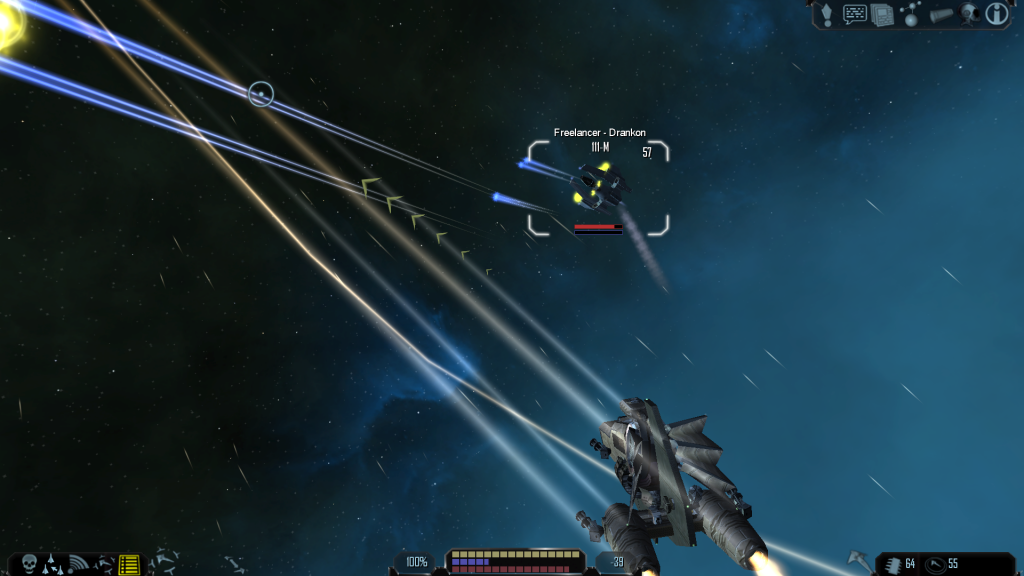Toggle the radar signal waves icon

coord(79,564)
